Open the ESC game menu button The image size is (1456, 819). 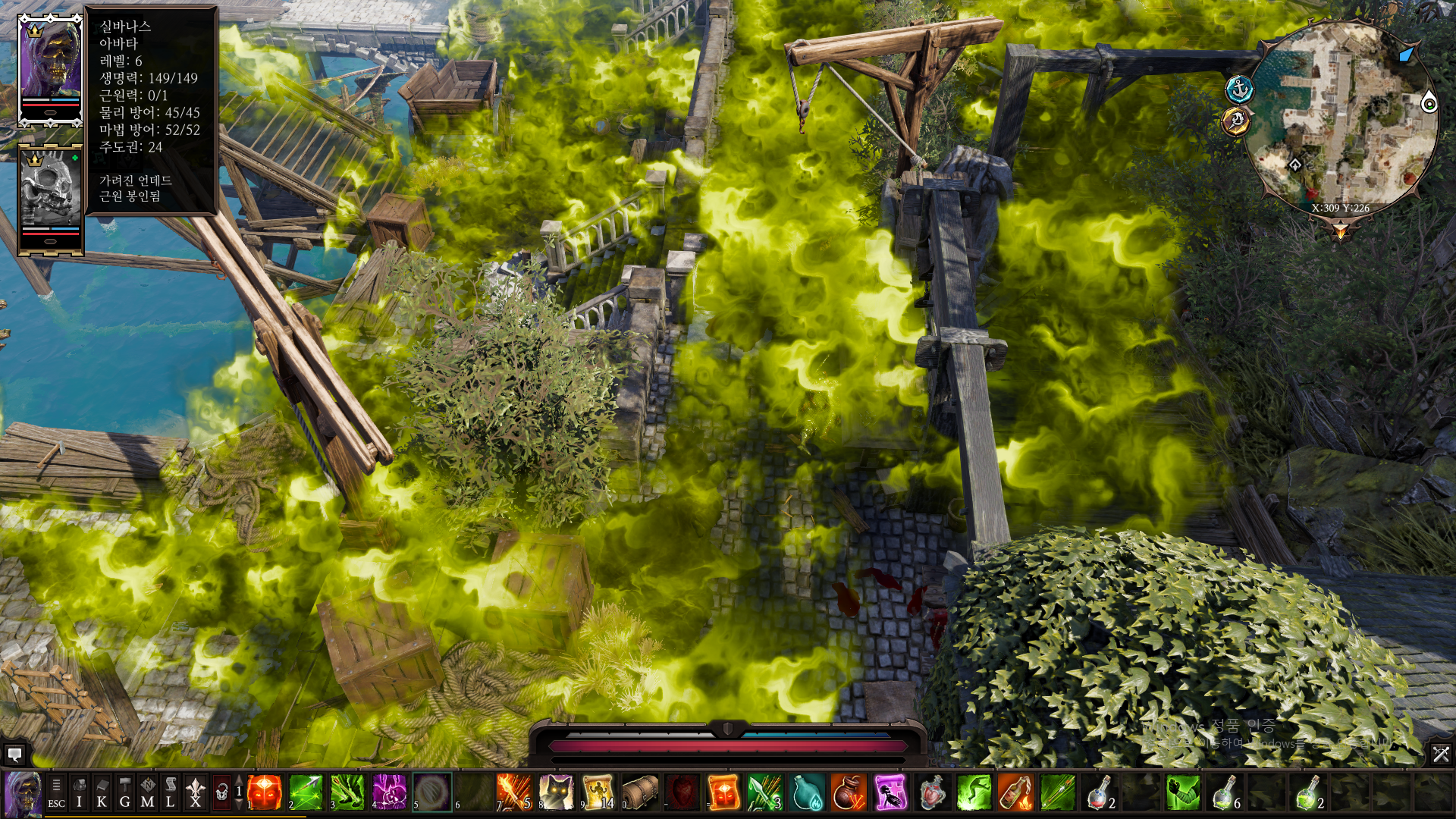click(56, 793)
